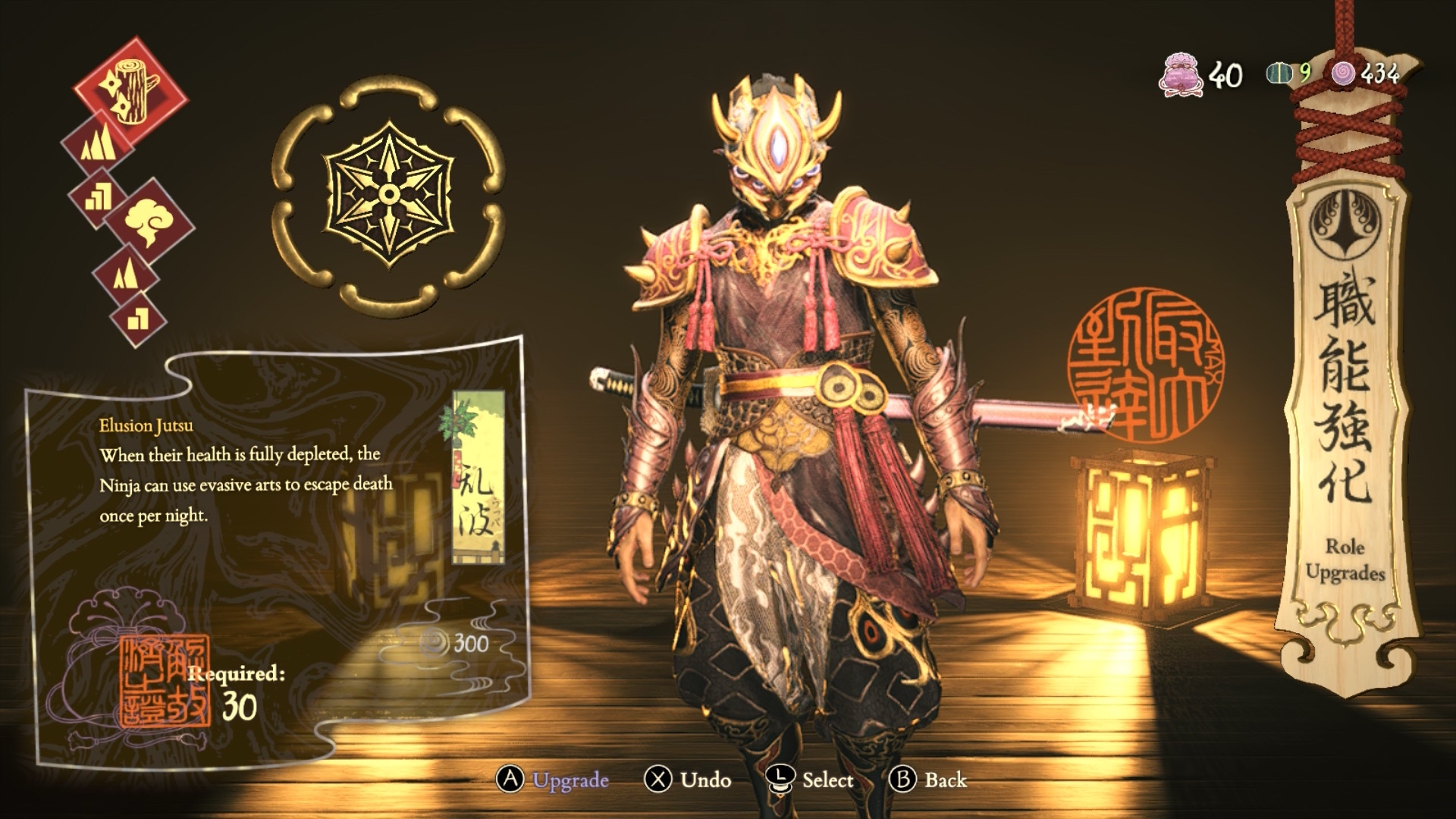
Task: Click the Undo action label
Action: [x=705, y=780]
